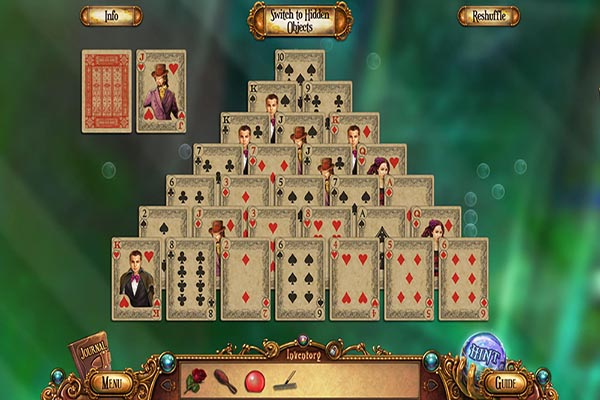
Task: Reshuffle the cards
Action: pyautogui.click(x=488, y=16)
